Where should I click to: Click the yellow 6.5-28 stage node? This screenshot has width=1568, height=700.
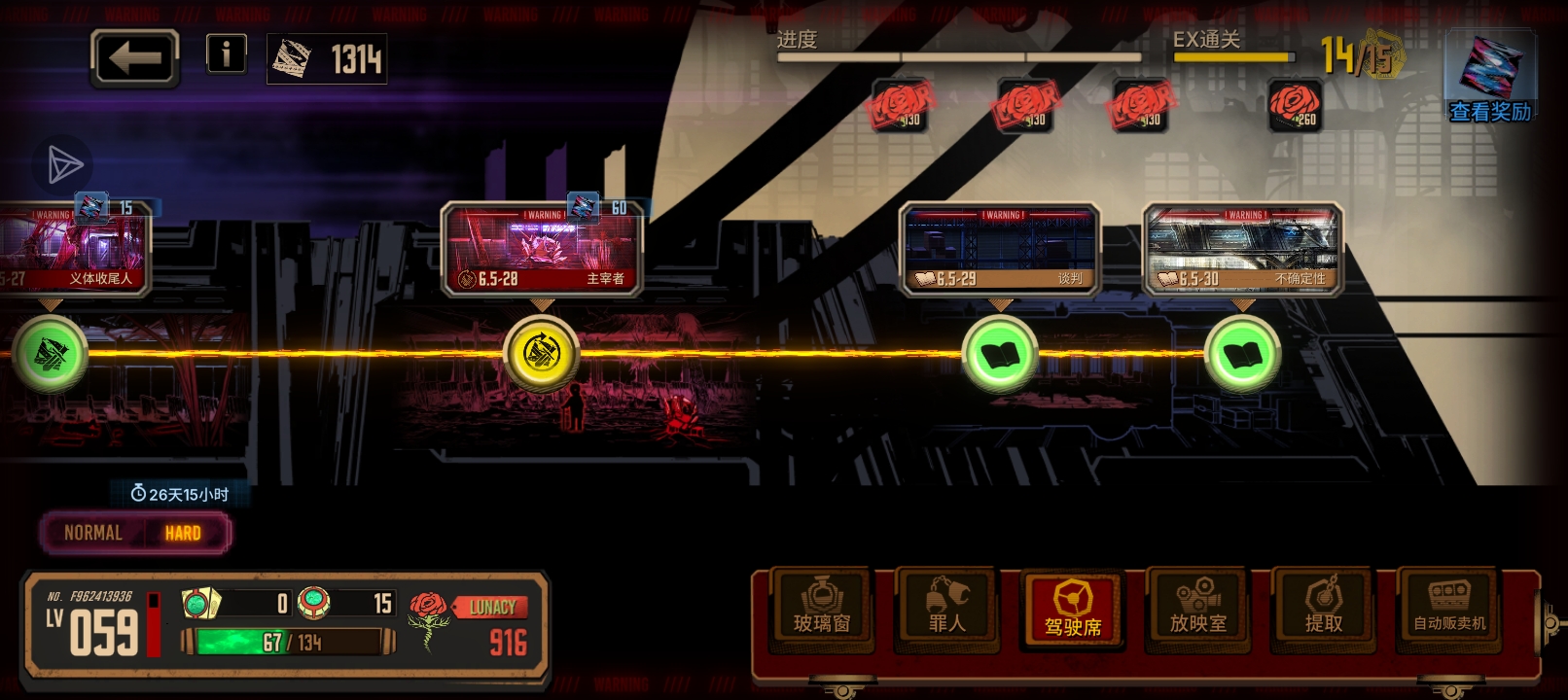coord(542,353)
